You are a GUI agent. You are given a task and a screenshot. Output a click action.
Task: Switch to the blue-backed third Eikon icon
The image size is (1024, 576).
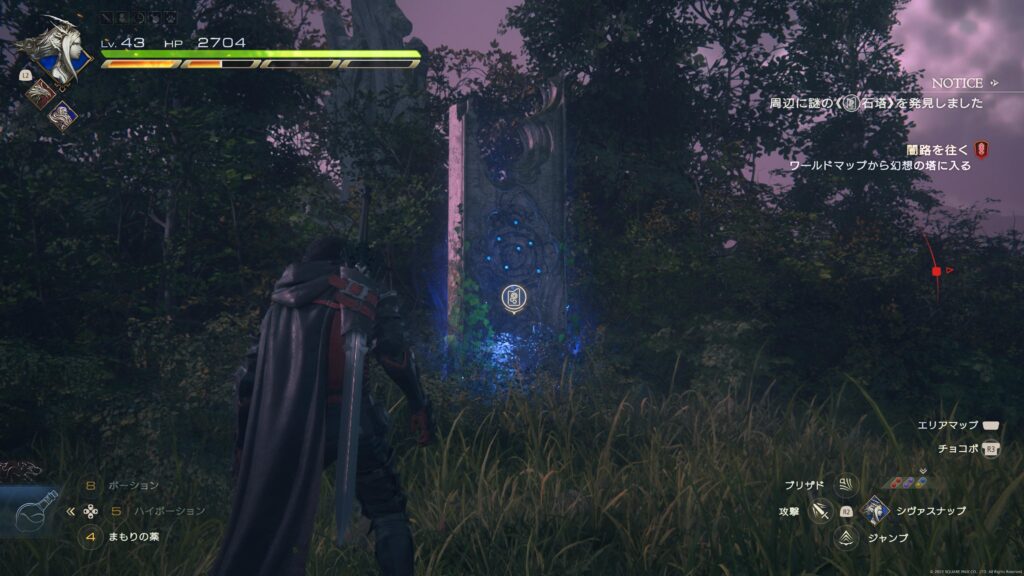click(x=64, y=116)
